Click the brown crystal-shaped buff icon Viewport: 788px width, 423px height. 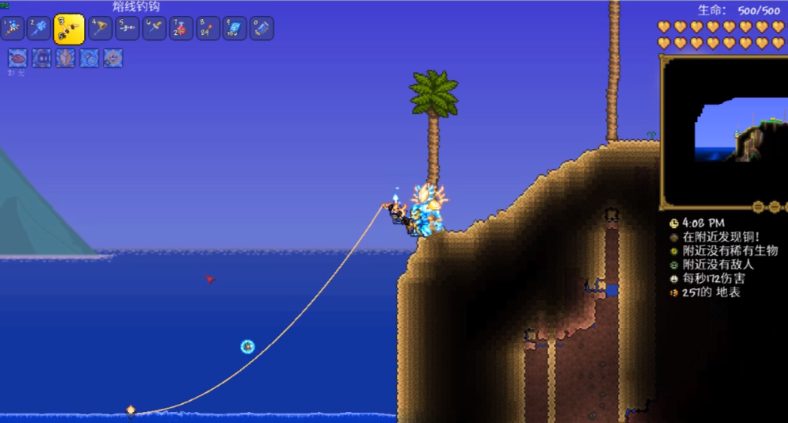(66, 58)
